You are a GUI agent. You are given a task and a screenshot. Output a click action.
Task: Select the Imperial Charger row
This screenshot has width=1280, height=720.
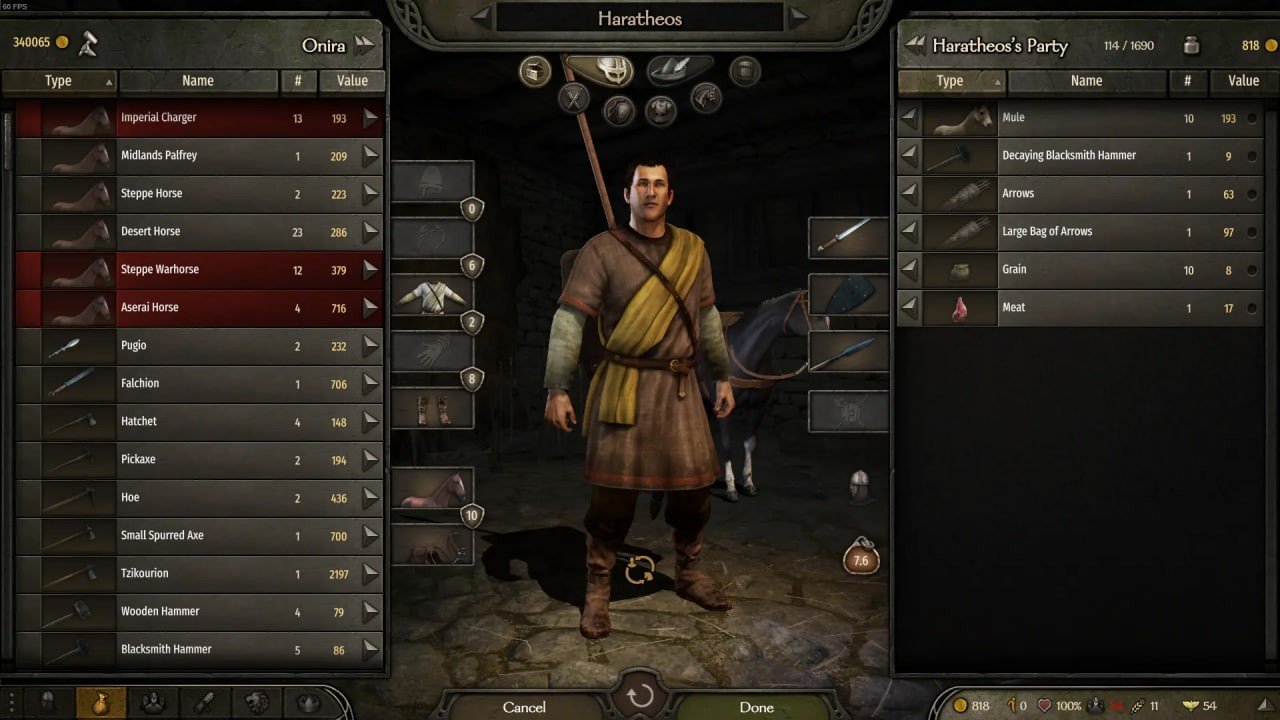click(200, 118)
